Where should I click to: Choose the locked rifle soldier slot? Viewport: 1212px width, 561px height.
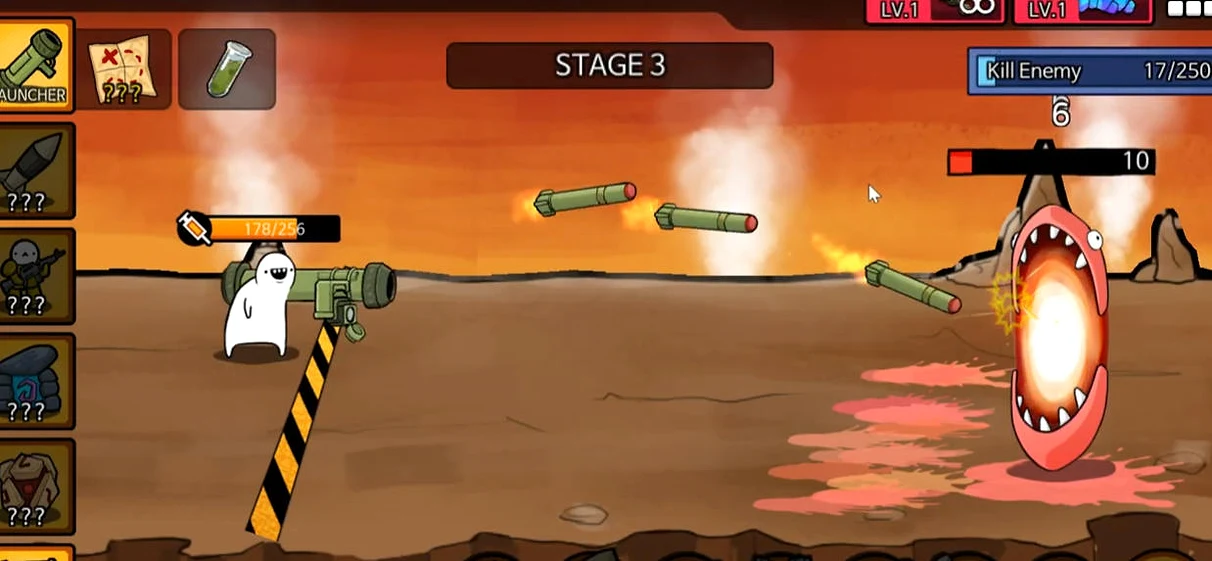point(36,275)
